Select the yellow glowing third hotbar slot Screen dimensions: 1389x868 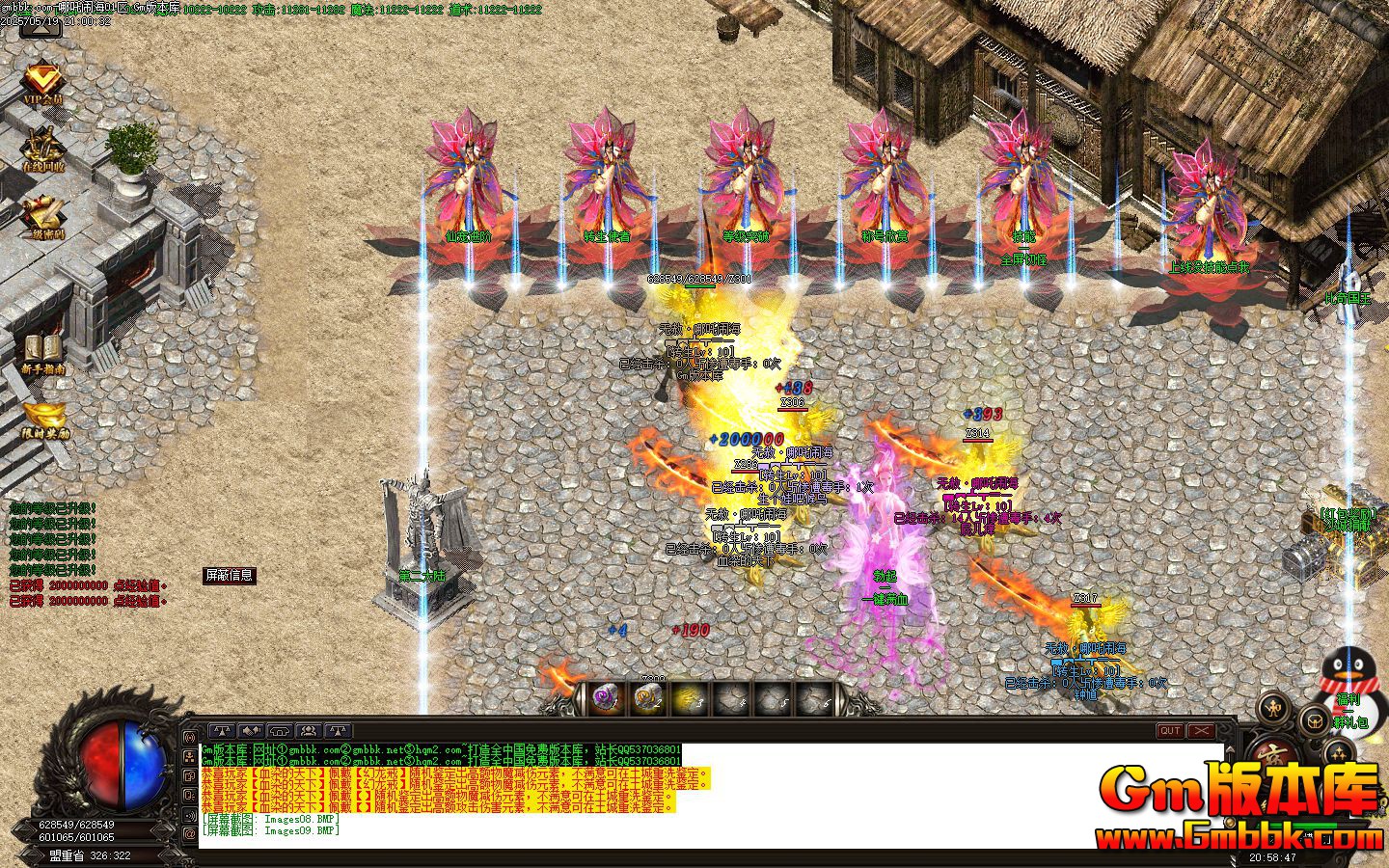point(689,697)
